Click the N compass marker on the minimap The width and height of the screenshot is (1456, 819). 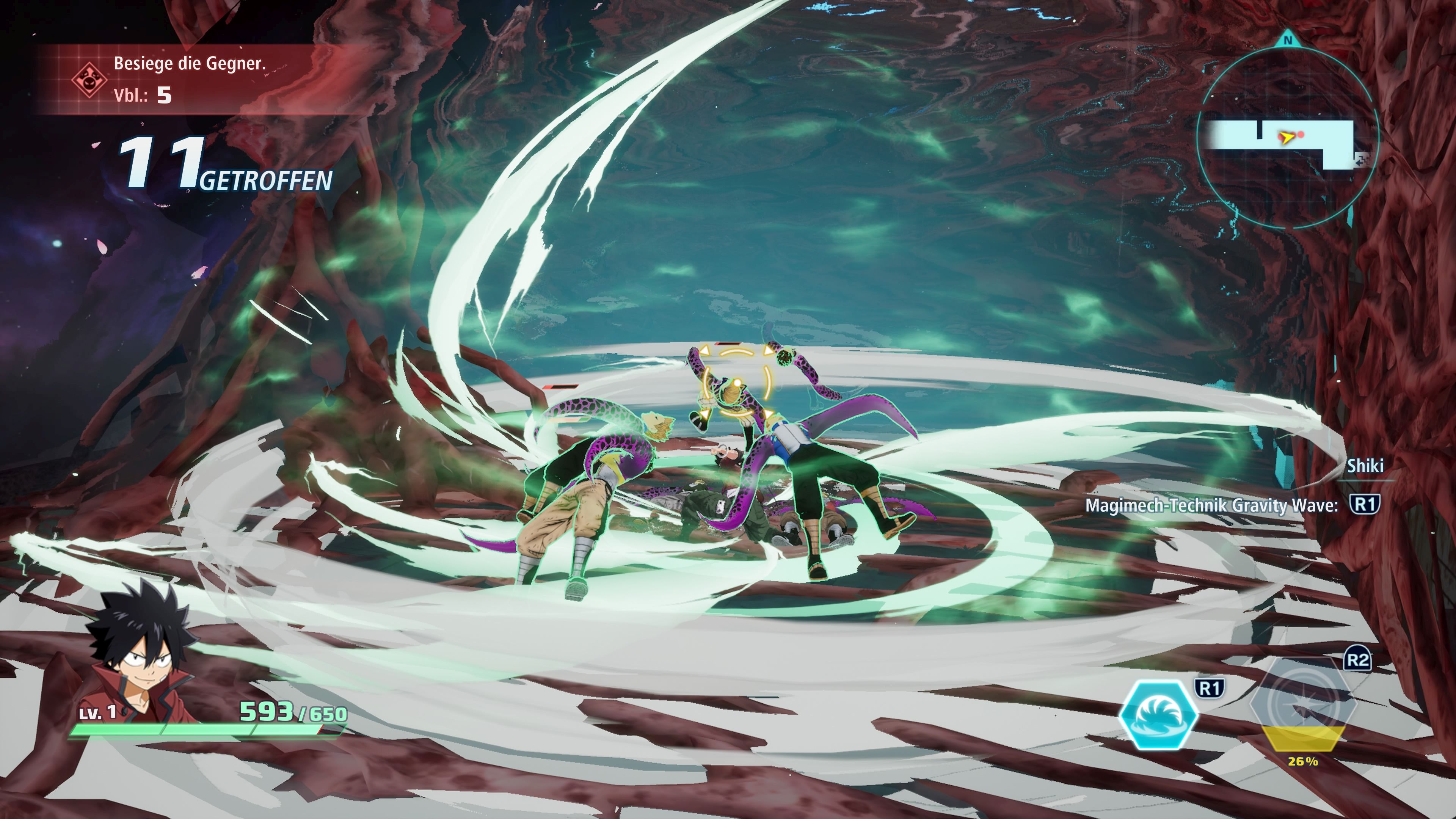tap(1288, 39)
